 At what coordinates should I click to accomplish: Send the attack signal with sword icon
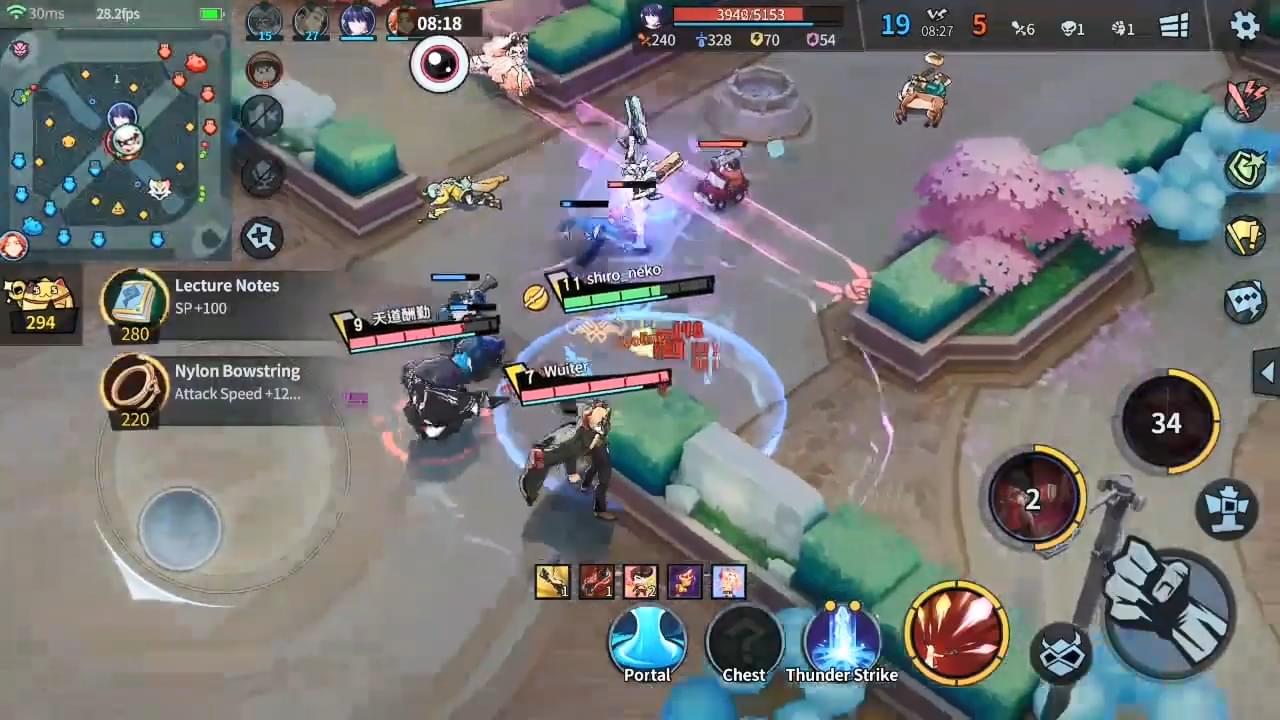coord(1246,100)
